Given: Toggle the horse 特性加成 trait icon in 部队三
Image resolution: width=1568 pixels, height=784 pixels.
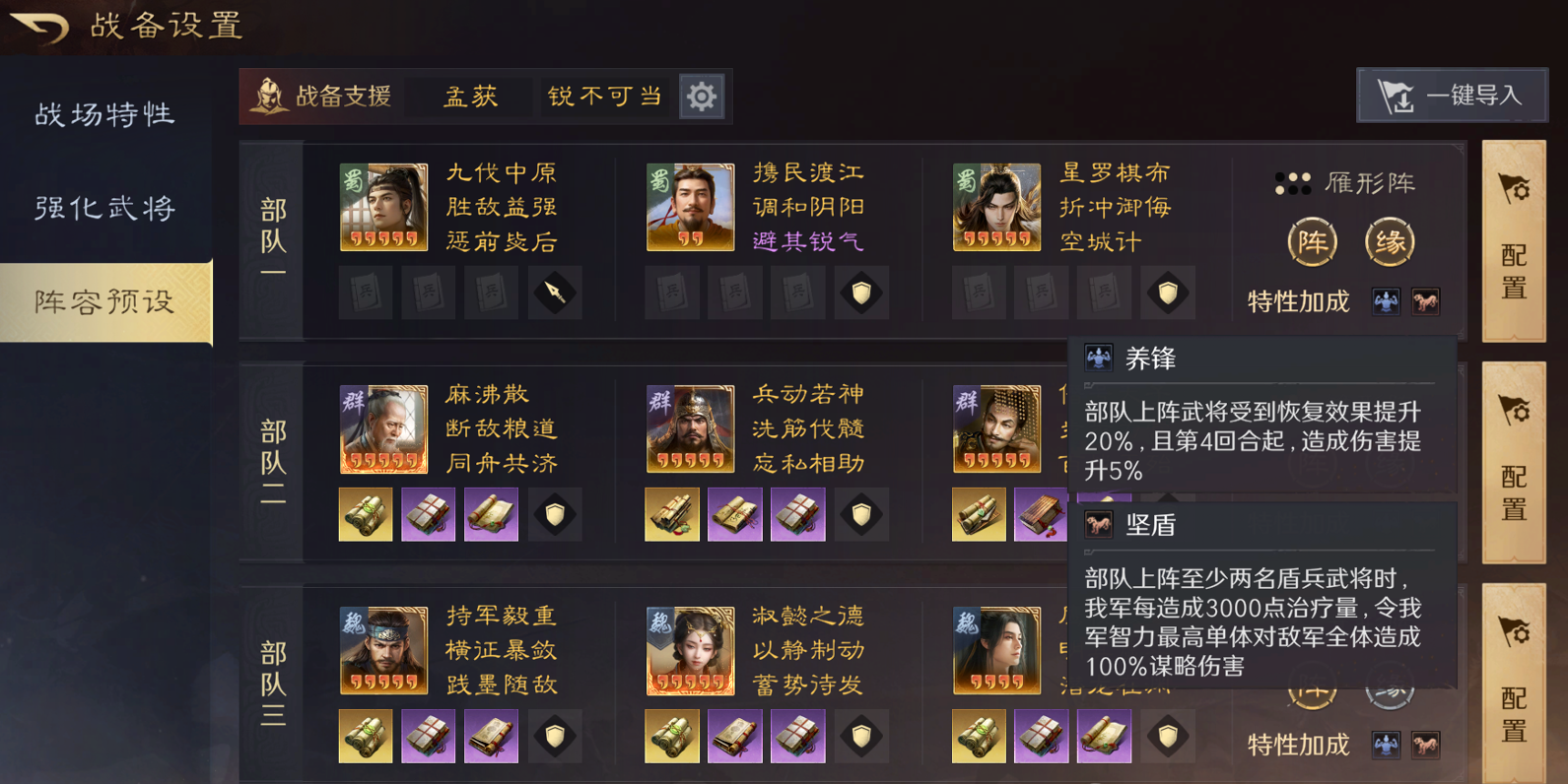Looking at the screenshot, I should [1425, 745].
